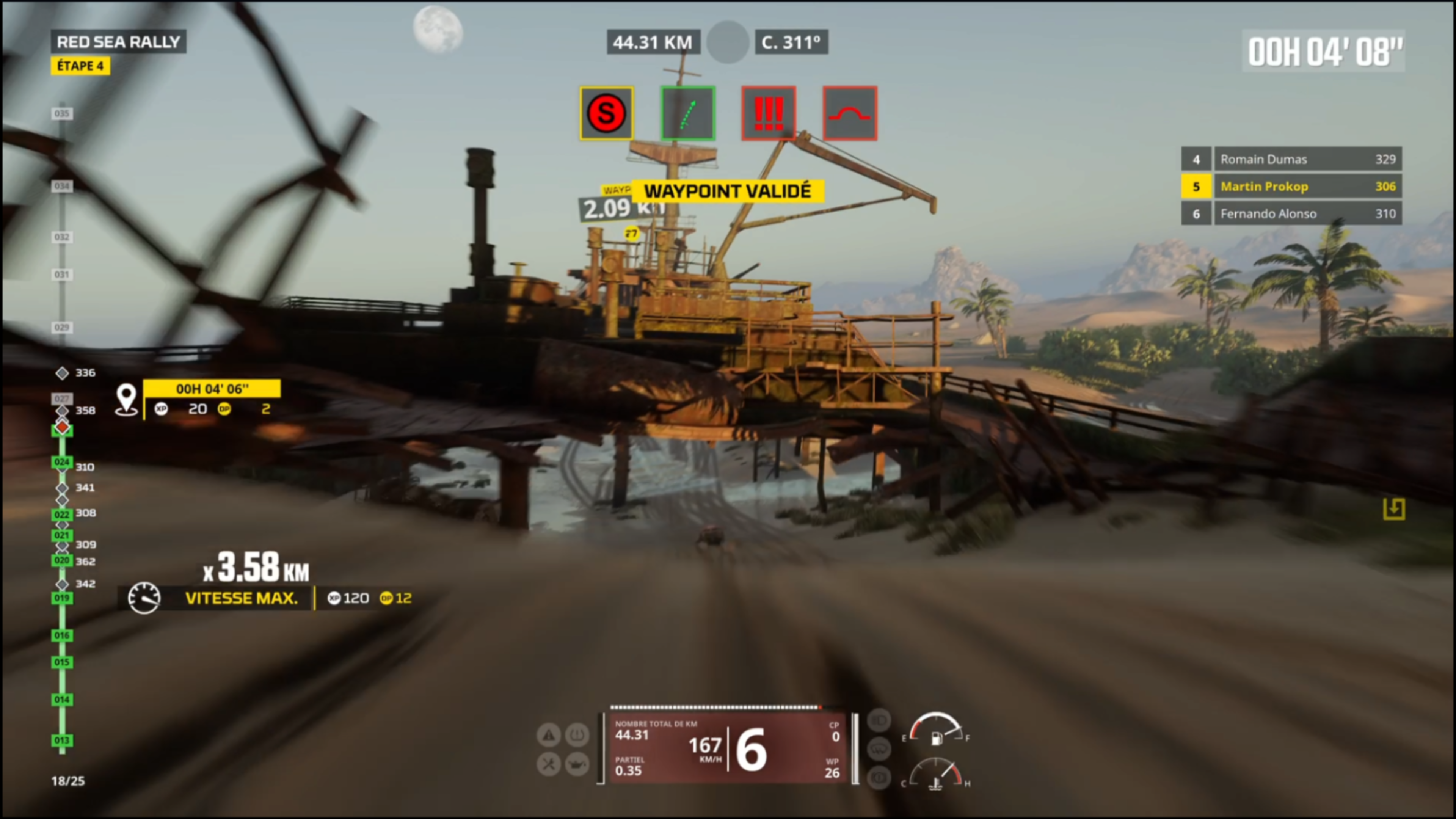Viewport: 1456px width, 819px height.
Task: Select the red bump hazard roadbook icon
Action: [x=849, y=113]
